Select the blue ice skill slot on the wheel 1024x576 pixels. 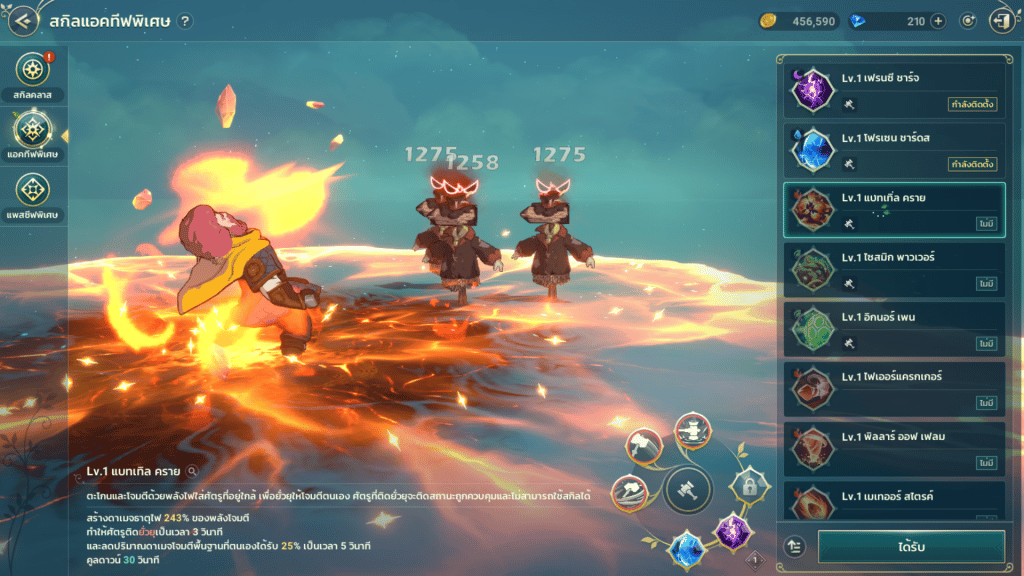coord(688,547)
